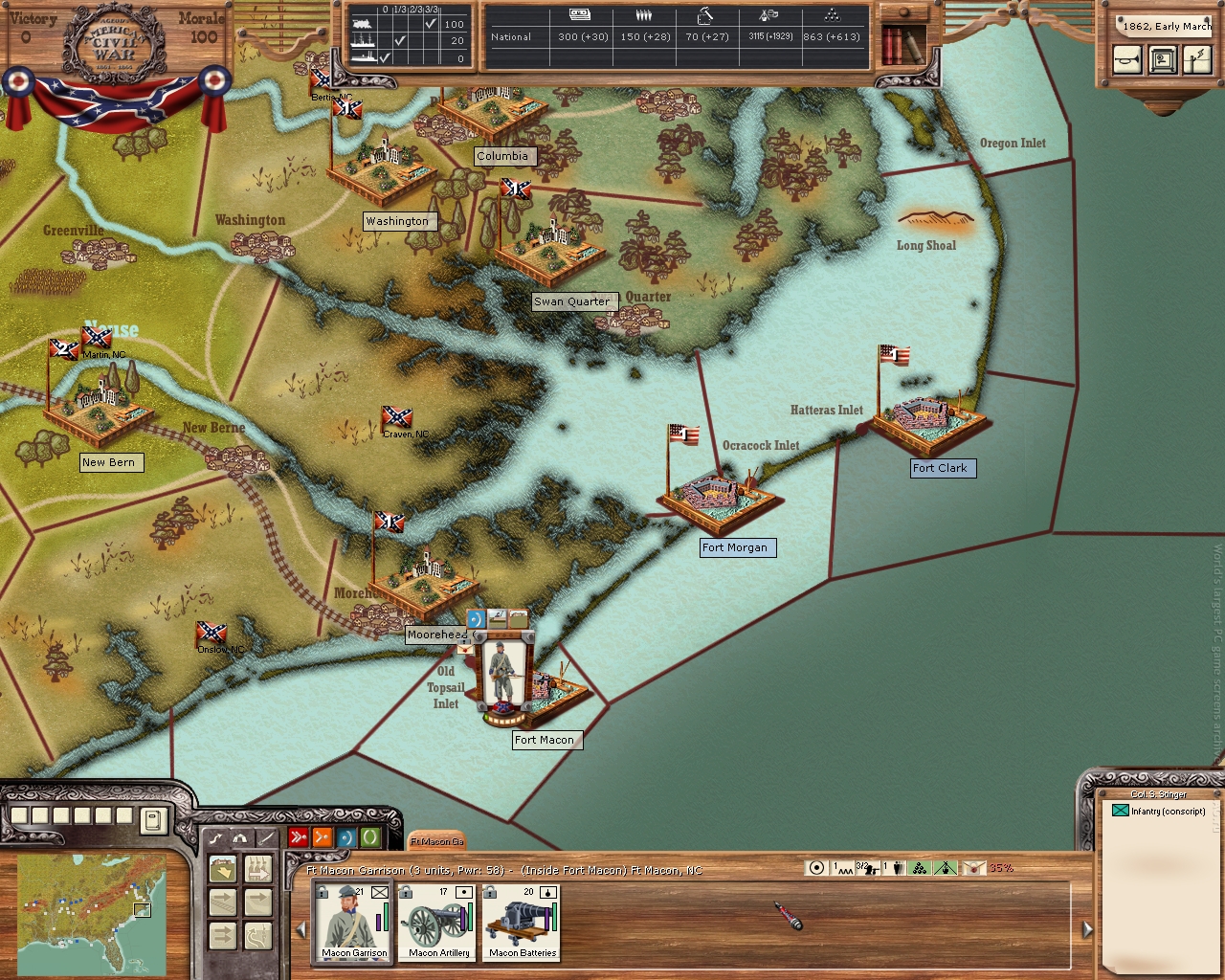Click the bugle end-turn button
Viewport: 1225px width, 980px height.
[x=1127, y=60]
